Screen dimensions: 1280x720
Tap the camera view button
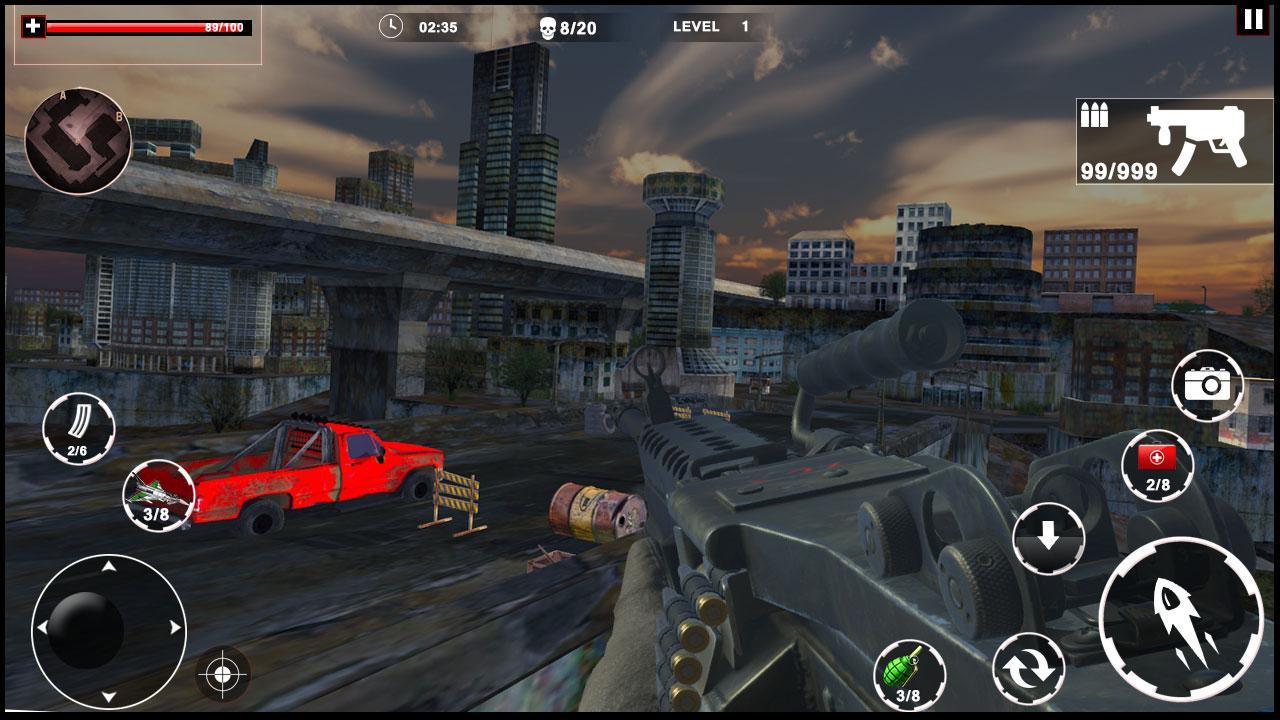click(x=1207, y=385)
